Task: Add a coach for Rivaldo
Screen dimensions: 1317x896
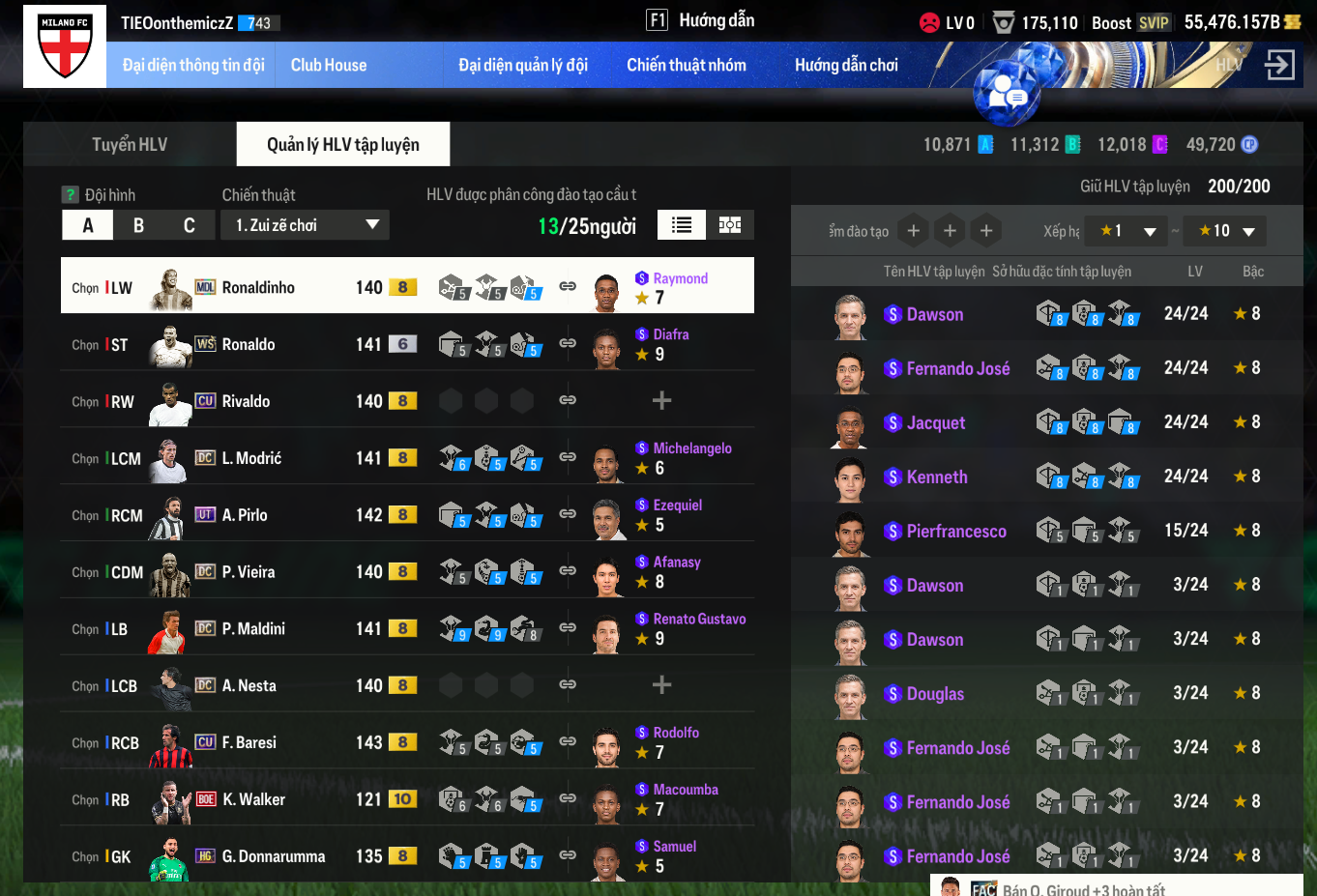Action: coord(661,400)
